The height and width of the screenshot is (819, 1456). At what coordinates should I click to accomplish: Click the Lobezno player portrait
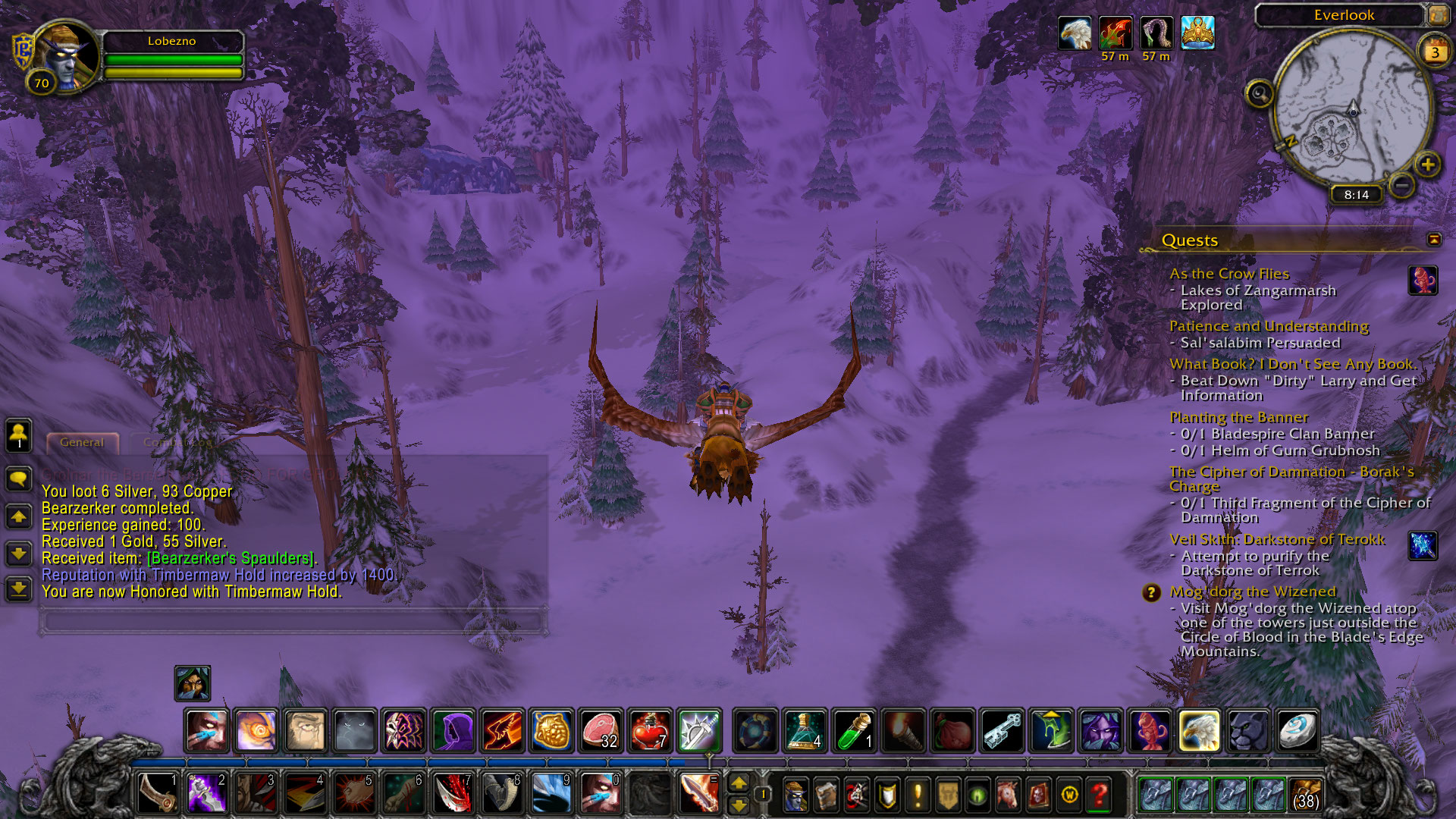[x=65, y=58]
